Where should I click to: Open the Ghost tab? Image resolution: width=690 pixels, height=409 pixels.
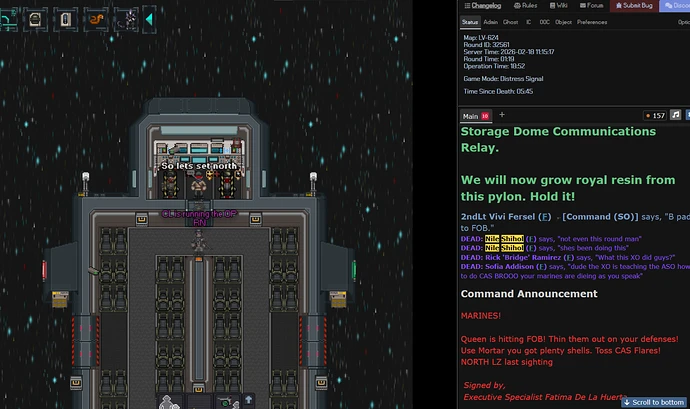[x=510, y=21]
